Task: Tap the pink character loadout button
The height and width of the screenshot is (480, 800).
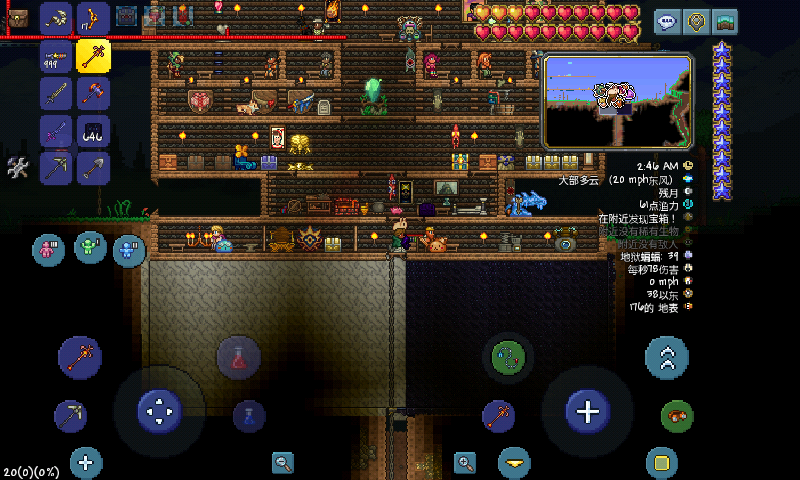Action: (x=48, y=249)
